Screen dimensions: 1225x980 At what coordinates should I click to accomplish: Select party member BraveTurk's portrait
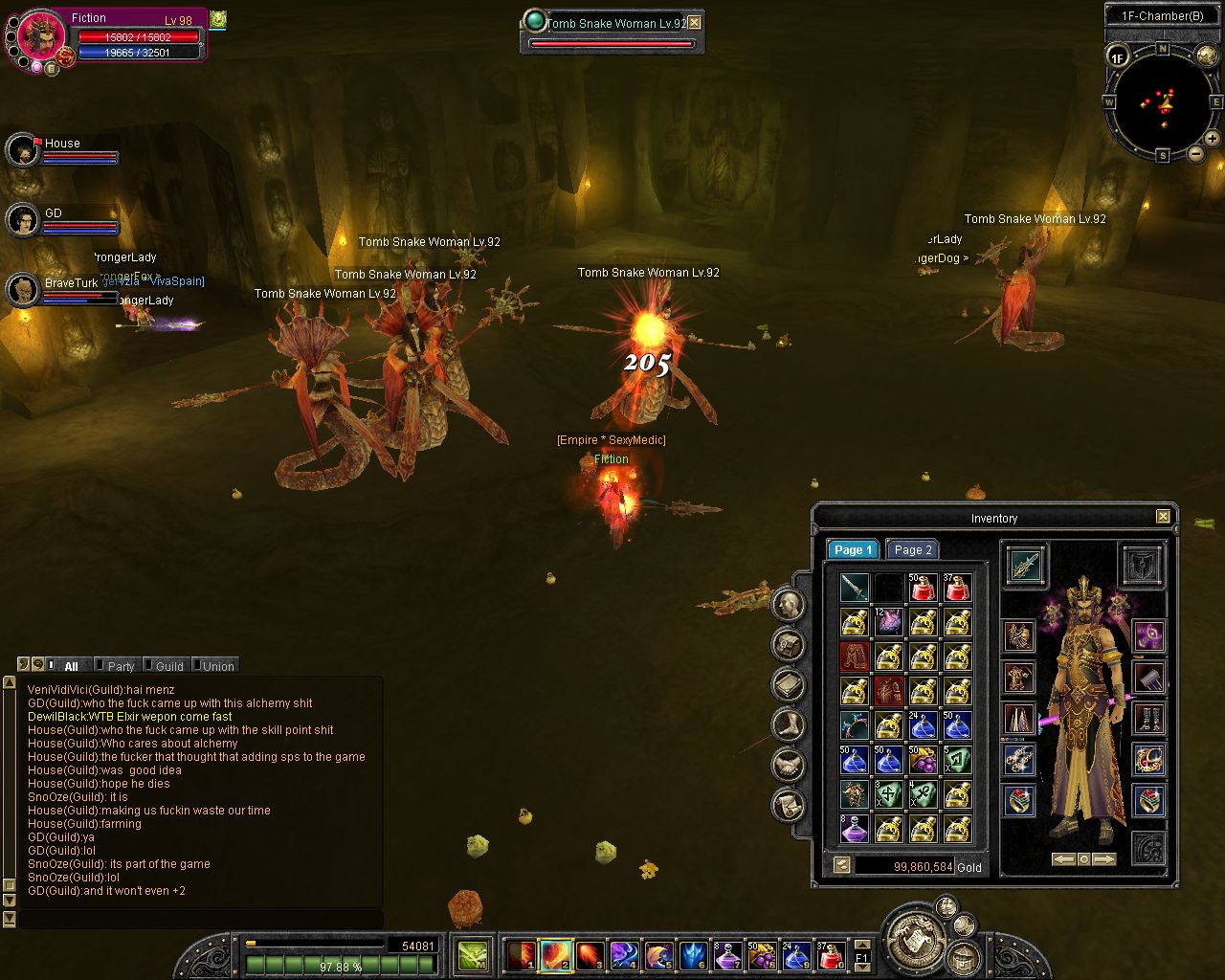tap(22, 290)
